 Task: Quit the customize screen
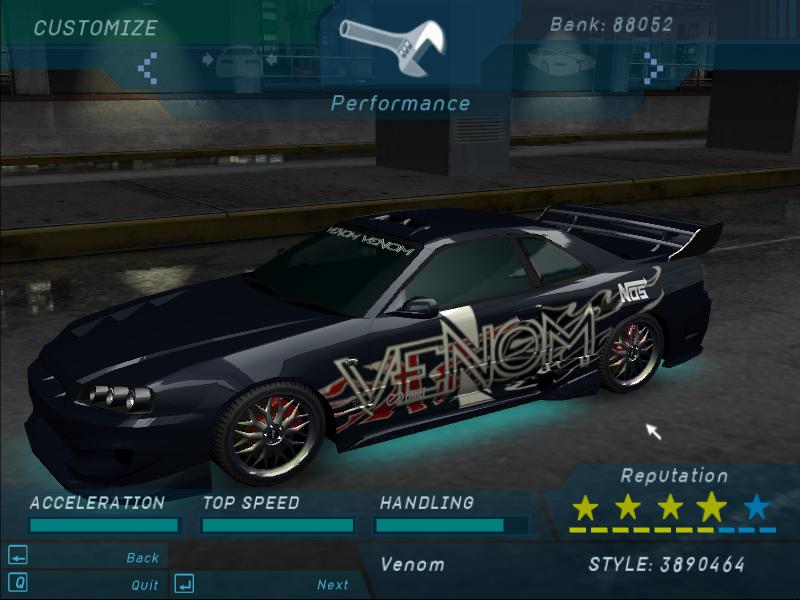click(144, 584)
